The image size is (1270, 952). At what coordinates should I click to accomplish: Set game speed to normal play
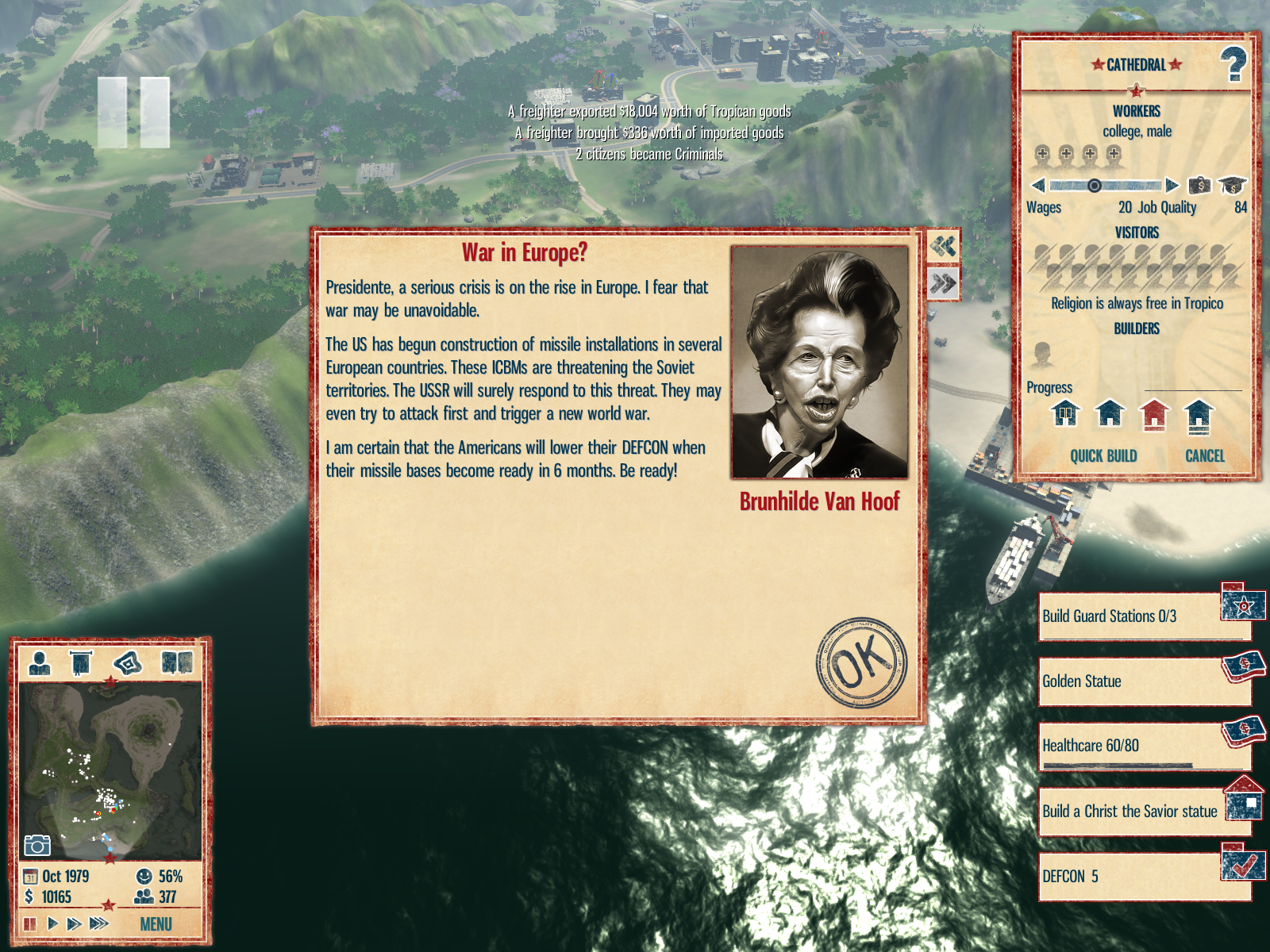(52, 923)
